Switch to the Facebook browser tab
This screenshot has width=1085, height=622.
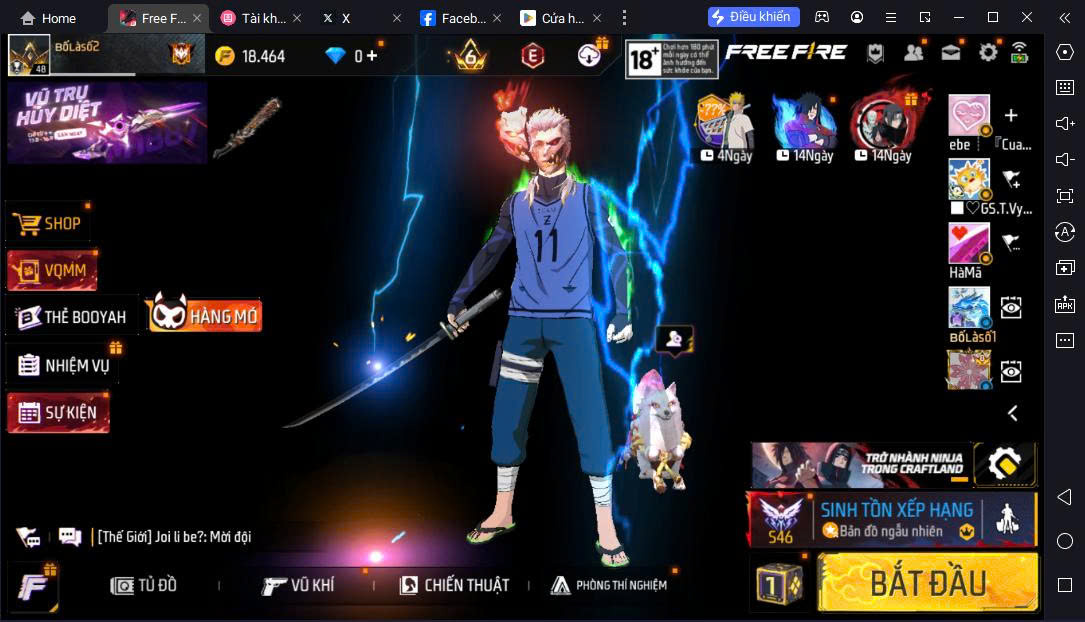(455, 18)
